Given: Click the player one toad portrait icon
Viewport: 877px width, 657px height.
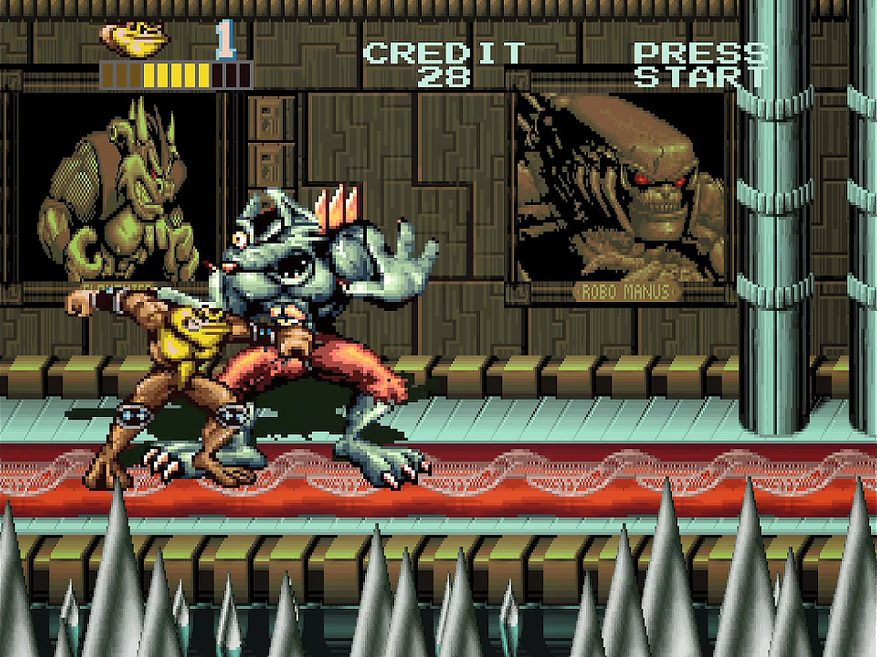Looking at the screenshot, I should tap(136, 38).
